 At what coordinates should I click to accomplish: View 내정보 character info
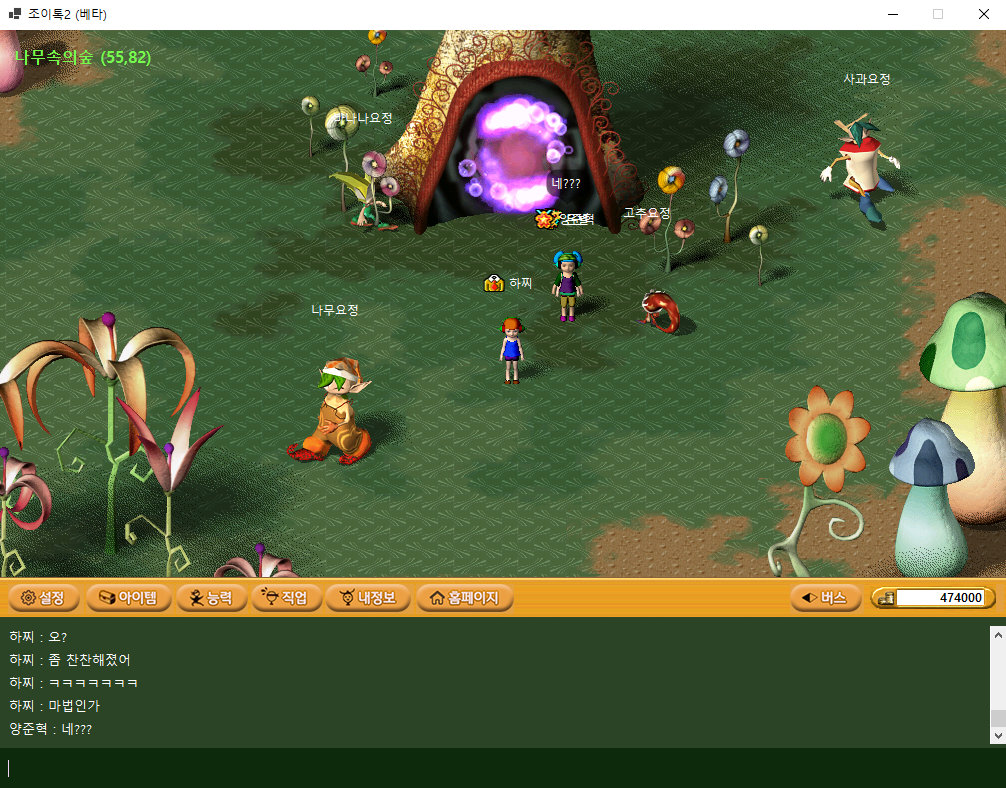pyautogui.click(x=368, y=598)
